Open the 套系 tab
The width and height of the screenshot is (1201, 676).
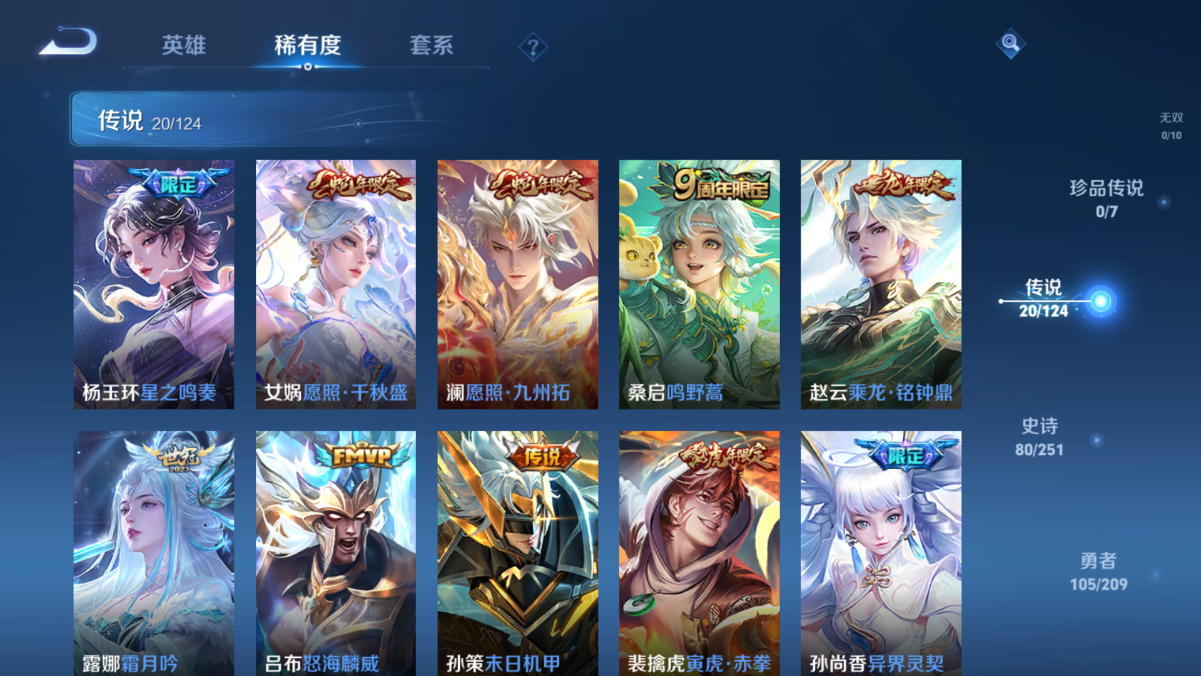click(x=431, y=45)
